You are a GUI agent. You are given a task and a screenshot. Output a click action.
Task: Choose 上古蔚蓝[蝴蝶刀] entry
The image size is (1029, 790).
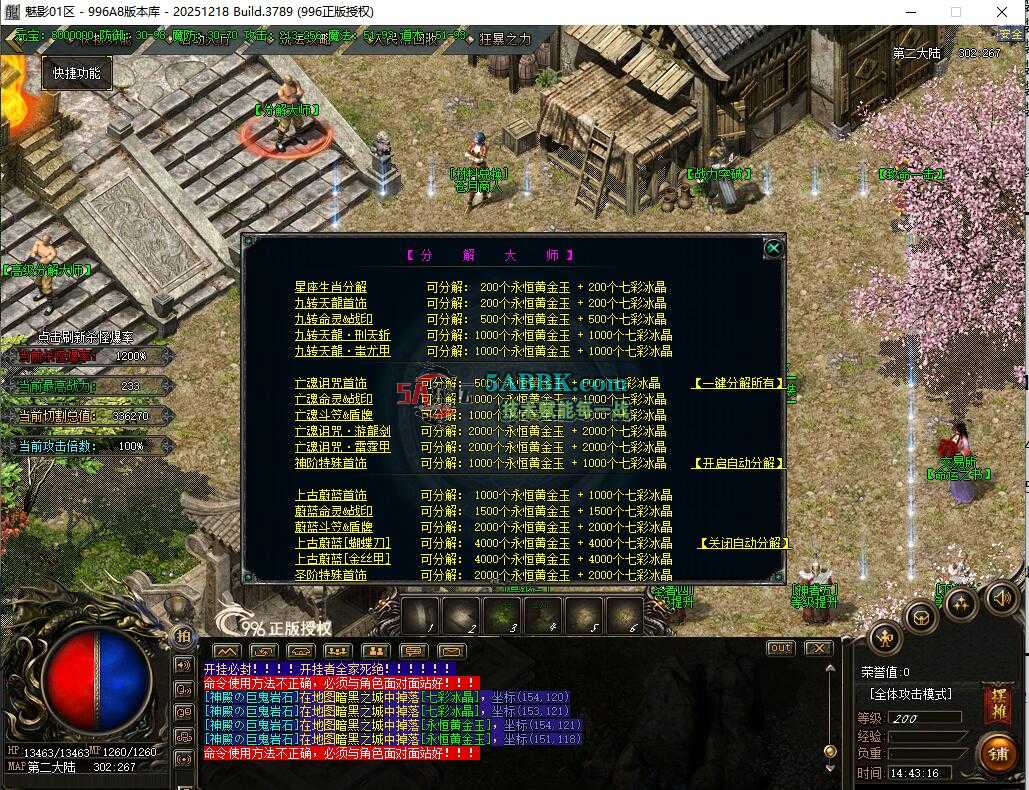click(342, 543)
